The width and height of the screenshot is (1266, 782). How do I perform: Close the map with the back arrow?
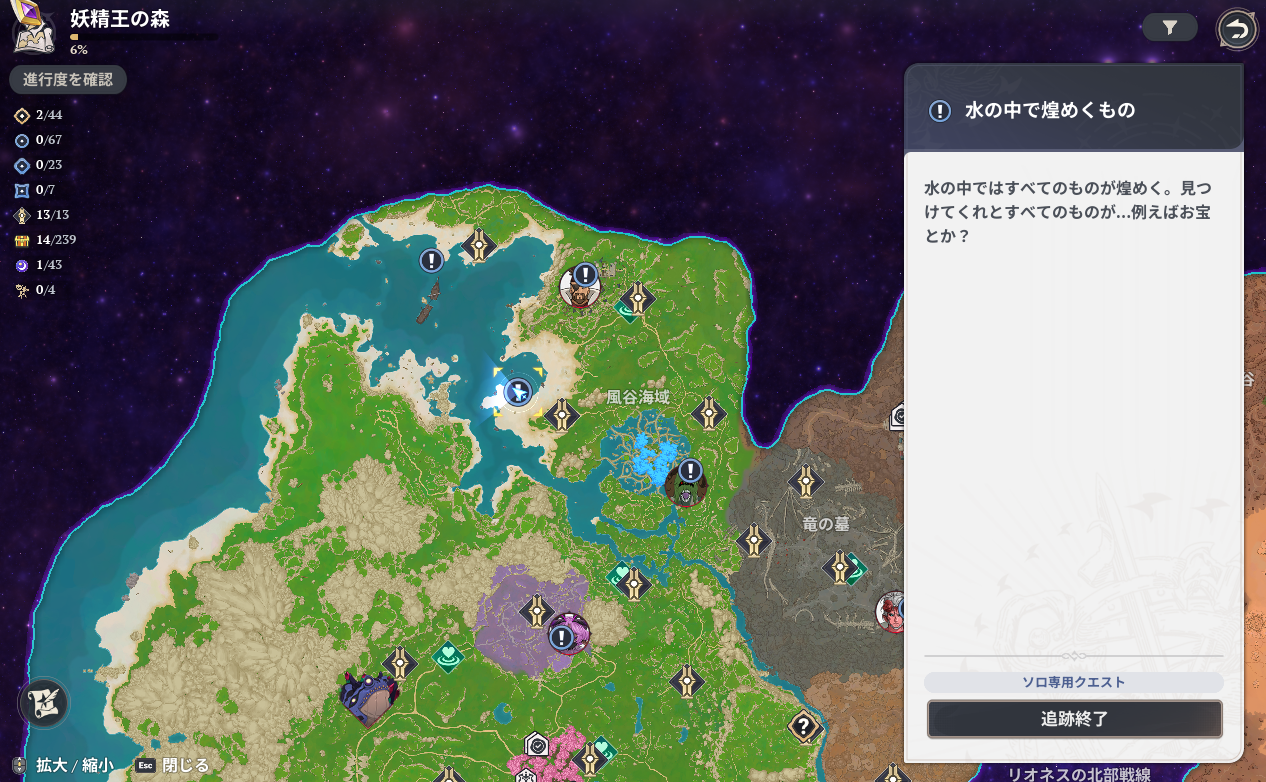(1237, 30)
